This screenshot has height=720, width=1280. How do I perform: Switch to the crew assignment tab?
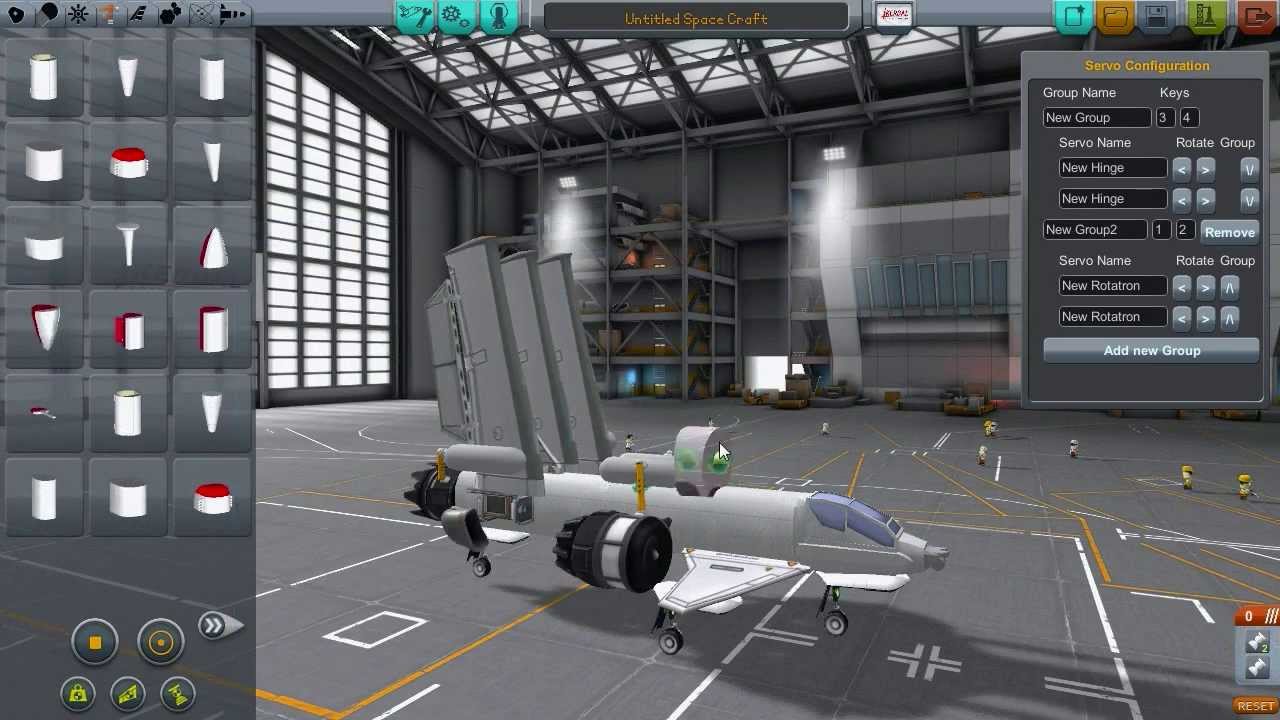pyautogui.click(x=499, y=16)
